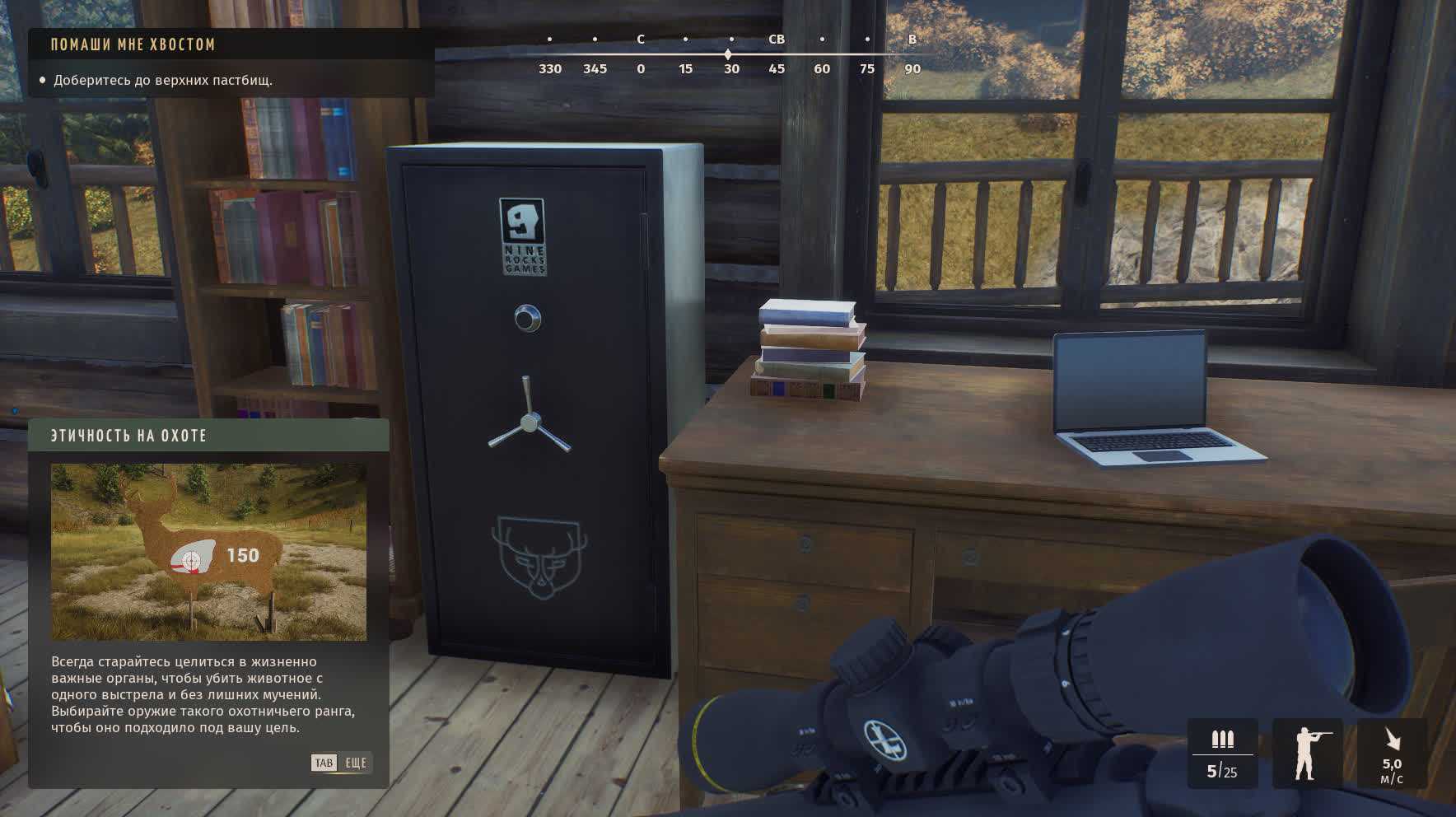1456x817 pixels.
Task: Select the rifle ammo bullets icon
Action: (1222, 739)
